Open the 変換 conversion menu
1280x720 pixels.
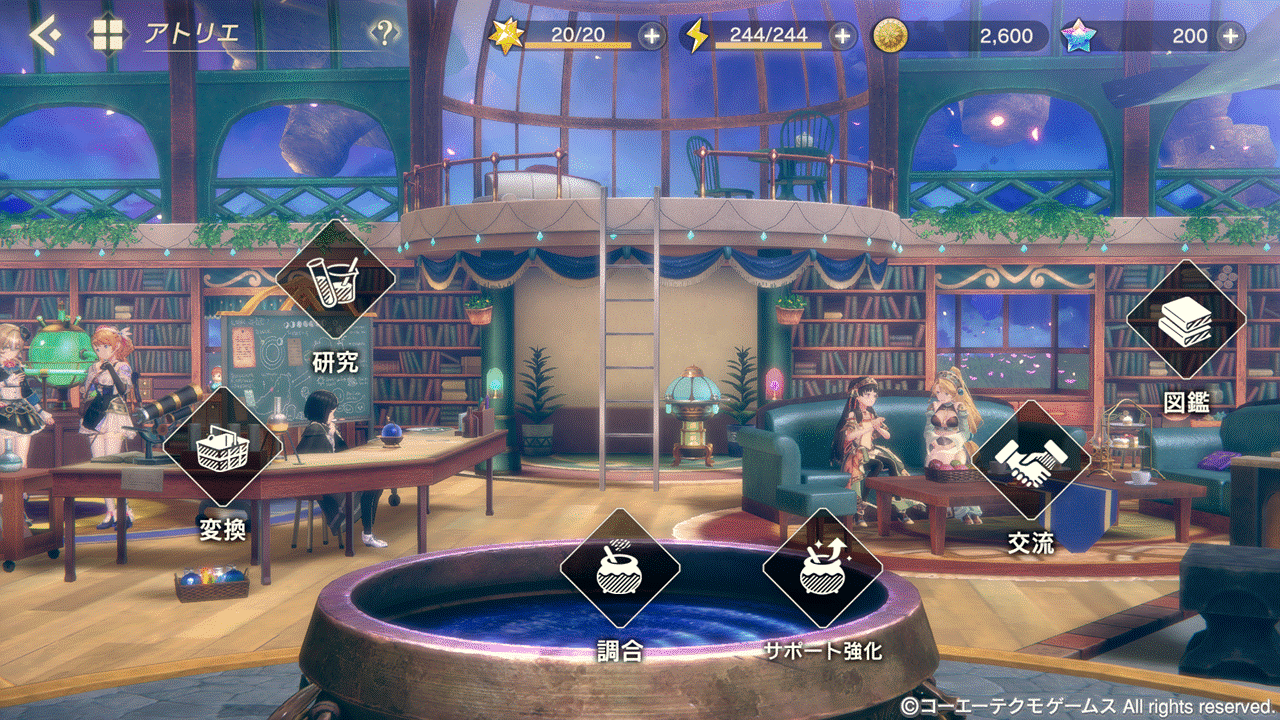(222, 447)
